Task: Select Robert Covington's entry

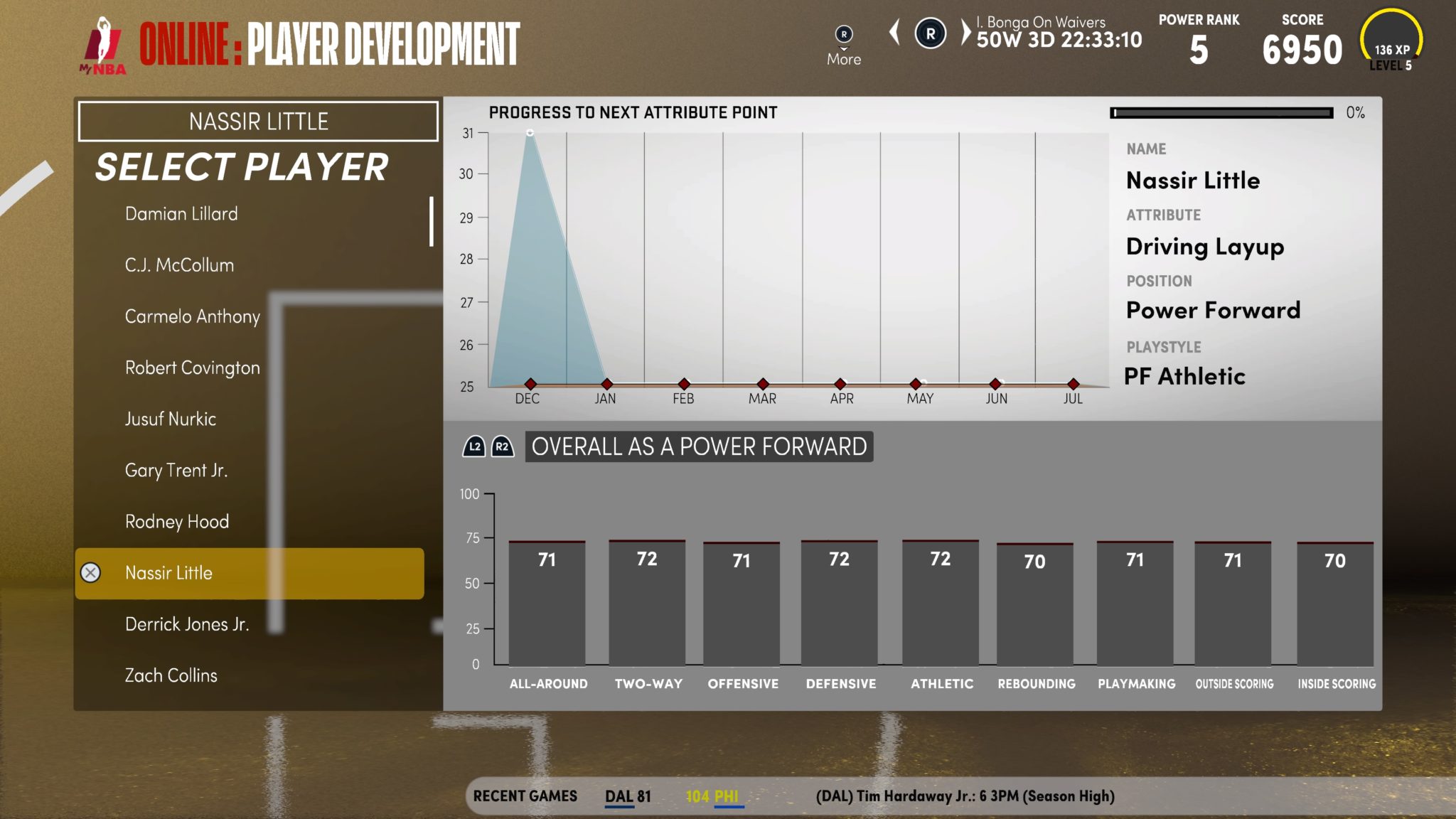Action: [x=192, y=368]
